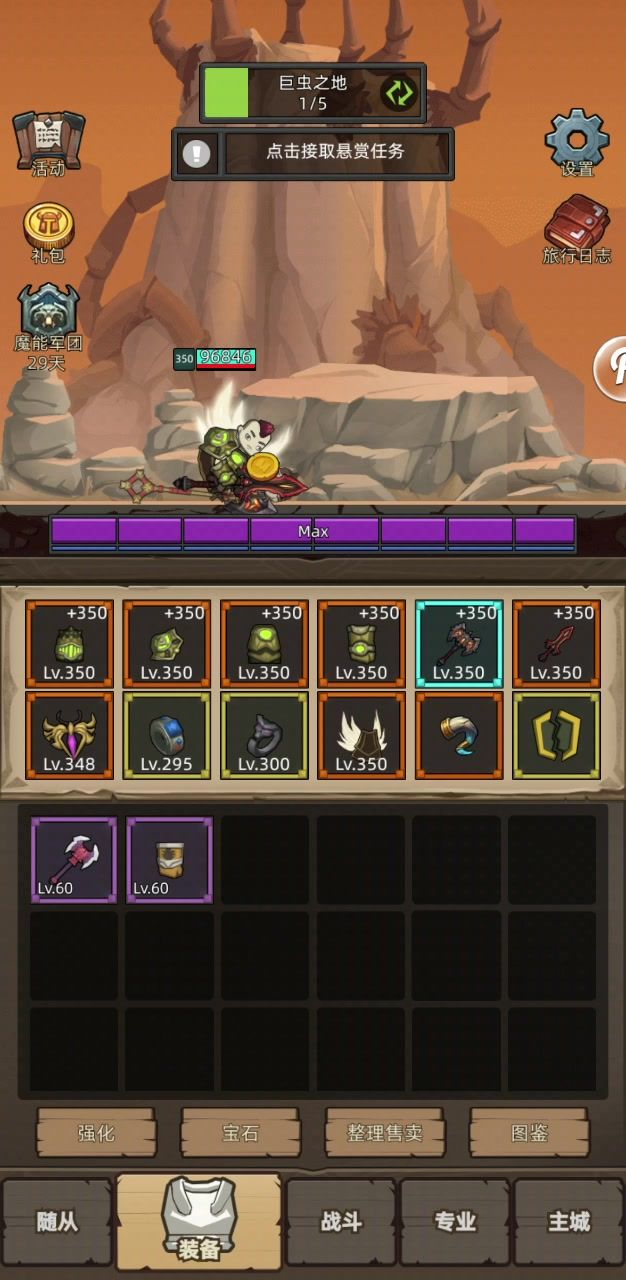Screen dimensions: 626x1280
Task: Switch to the 战斗 battle tab
Action: click(341, 1221)
